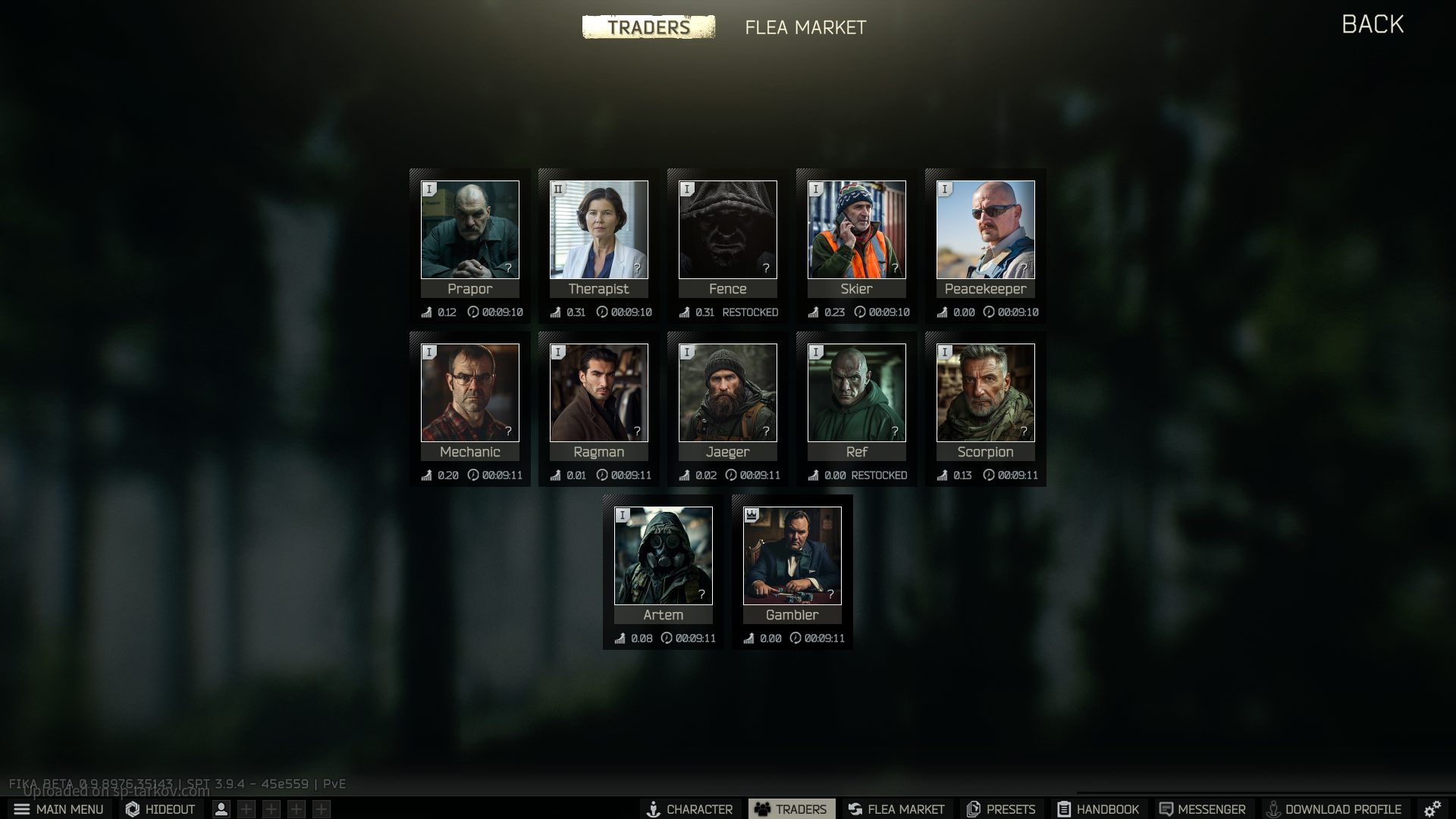Image resolution: width=1456 pixels, height=819 pixels.
Task: Choose the Gambler trader
Action: (x=792, y=556)
